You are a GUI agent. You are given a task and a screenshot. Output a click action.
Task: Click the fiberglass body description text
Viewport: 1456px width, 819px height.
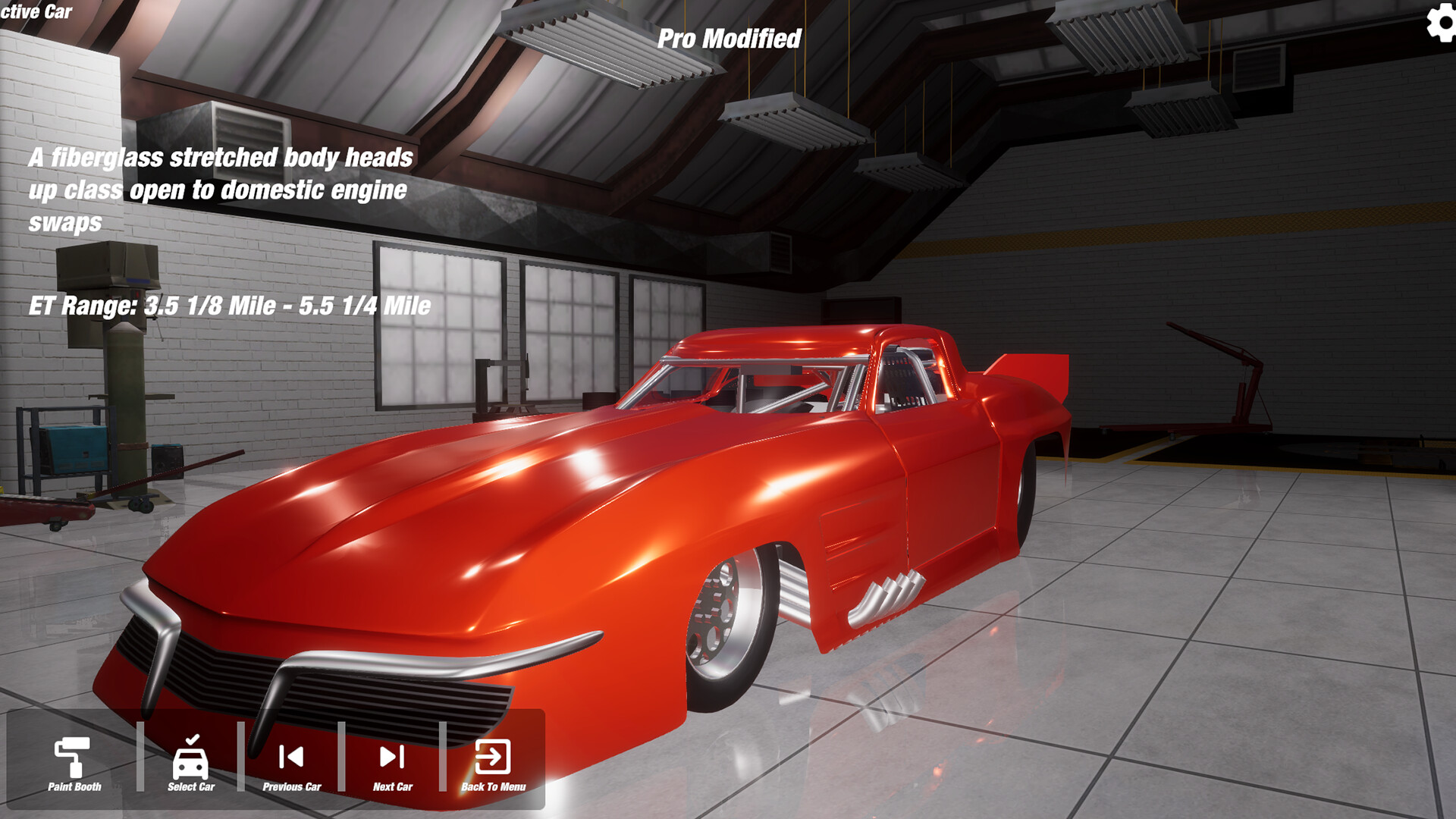pyautogui.click(x=220, y=191)
